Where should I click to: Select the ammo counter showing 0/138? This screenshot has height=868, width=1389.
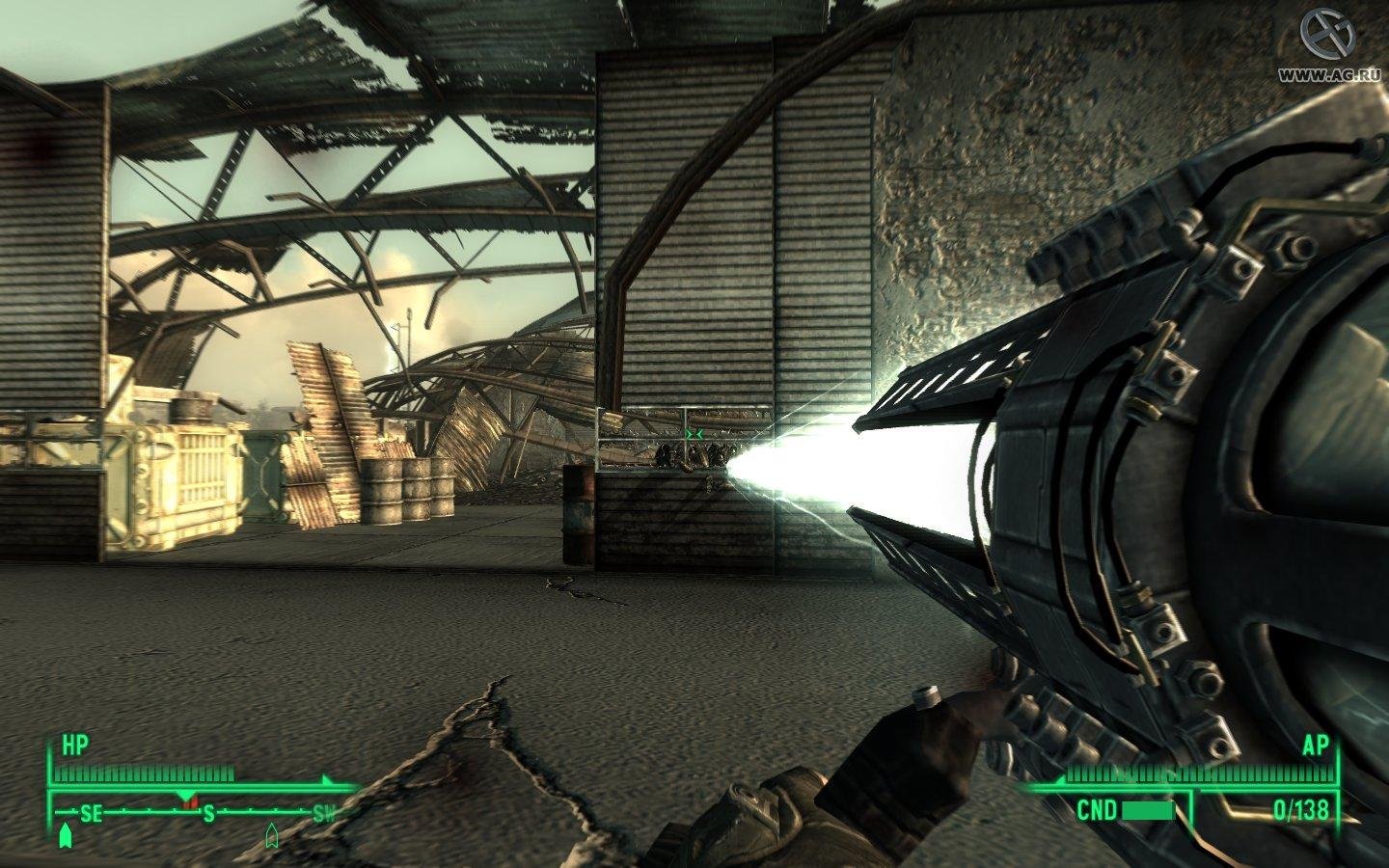click(x=1300, y=808)
